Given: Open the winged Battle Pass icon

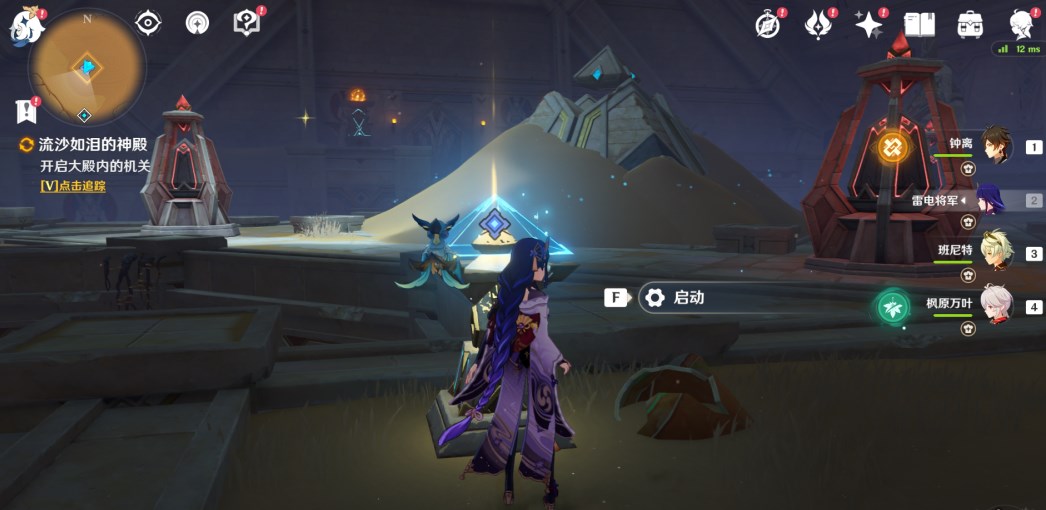Looking at the screenshot, I should tap(819, 25).
